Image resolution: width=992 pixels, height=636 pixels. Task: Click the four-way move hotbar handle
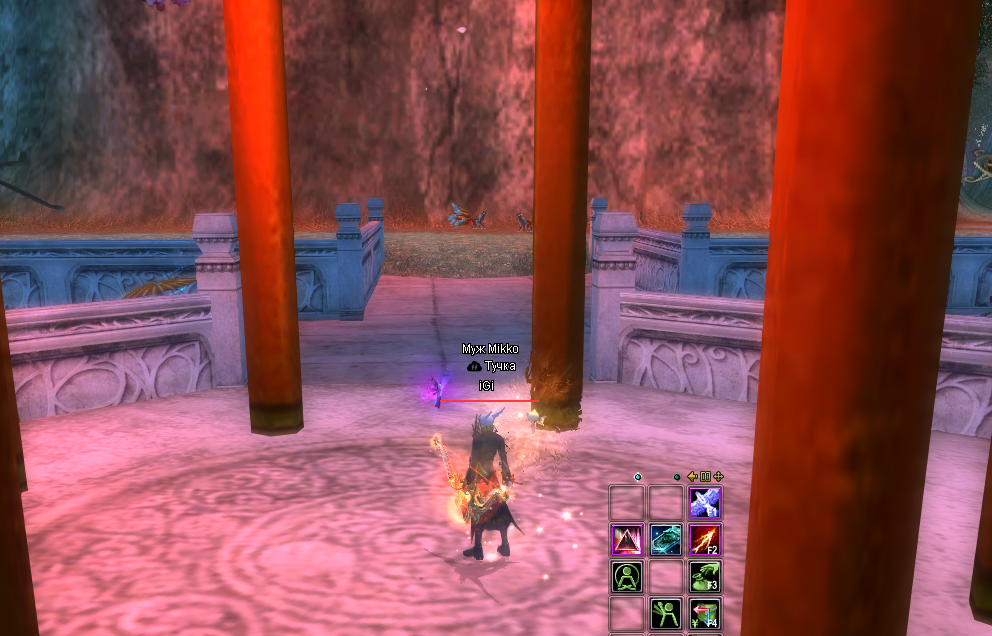pos(718,477)
